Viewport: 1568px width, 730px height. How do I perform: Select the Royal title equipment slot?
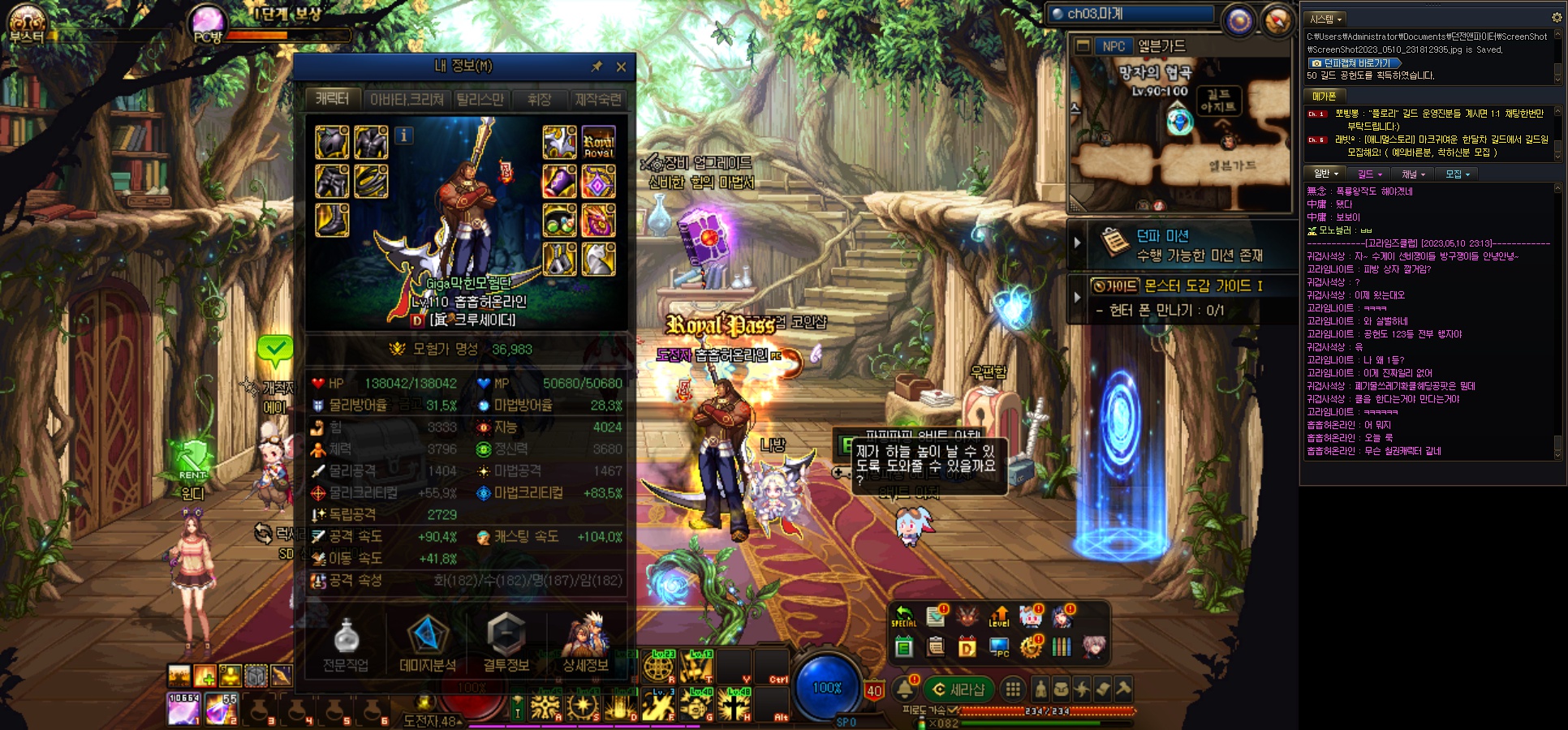click(598, 143)
